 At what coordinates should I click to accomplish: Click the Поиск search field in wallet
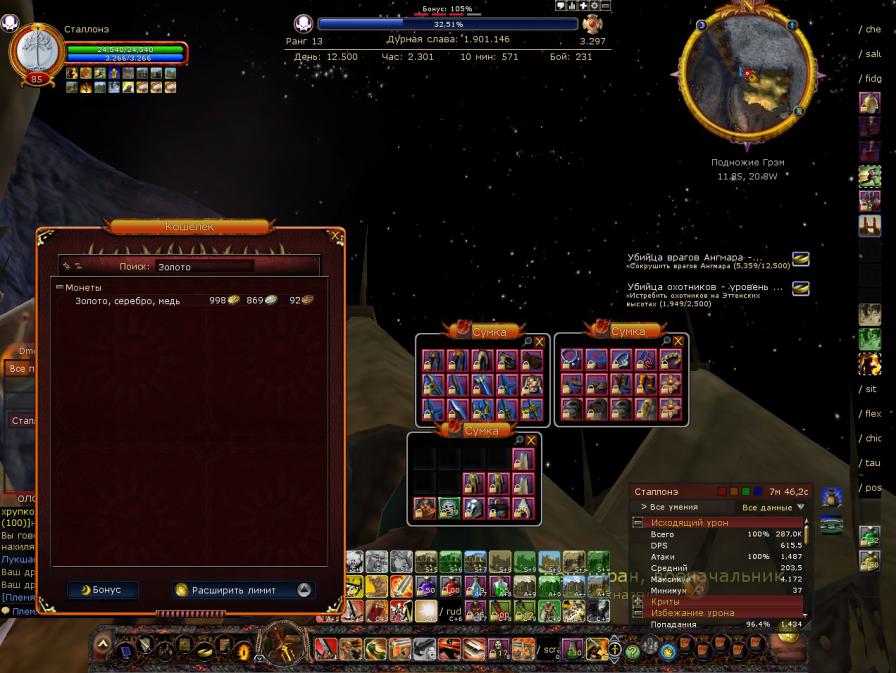click(204, 267)
